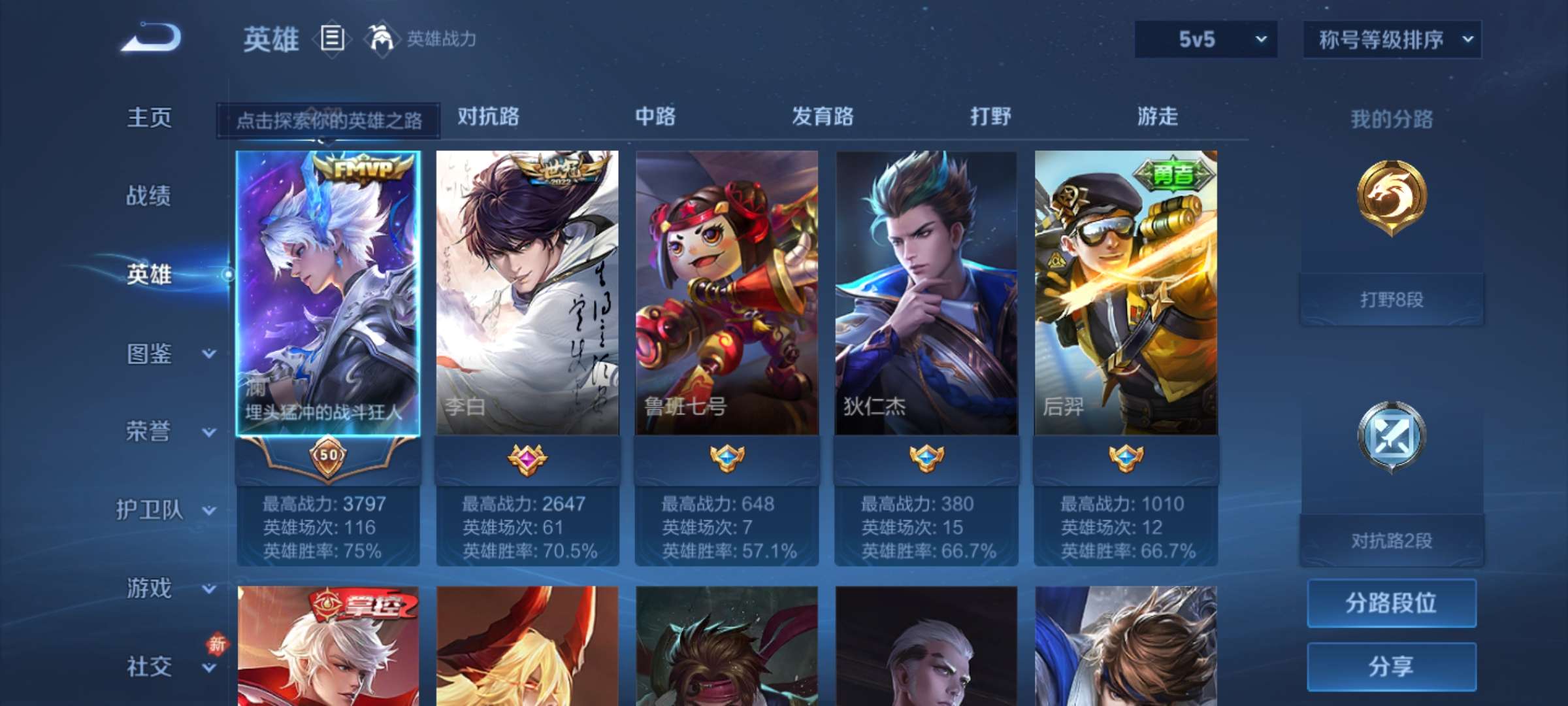Image resolution: width=1568 pixels, height=706 pixels.
Task: Open the 5v5 mode dropdown
Action: [x=1204, y=39]
